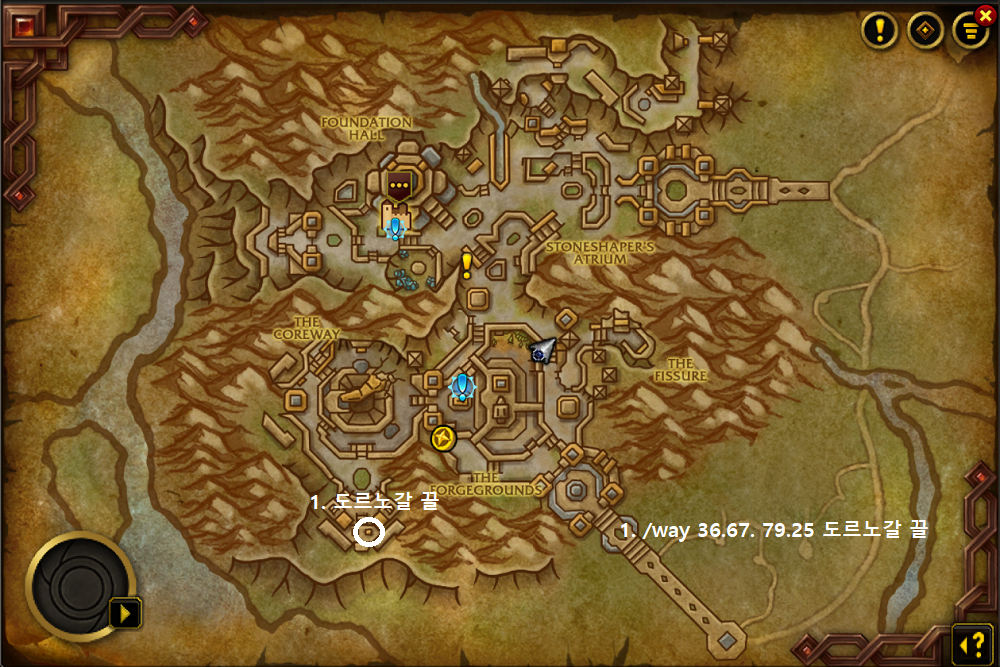The width and height of the screenshot is (1000, 667).
Task: Select the blue quest marker in Foundation Hall
Action: (396, 229)
